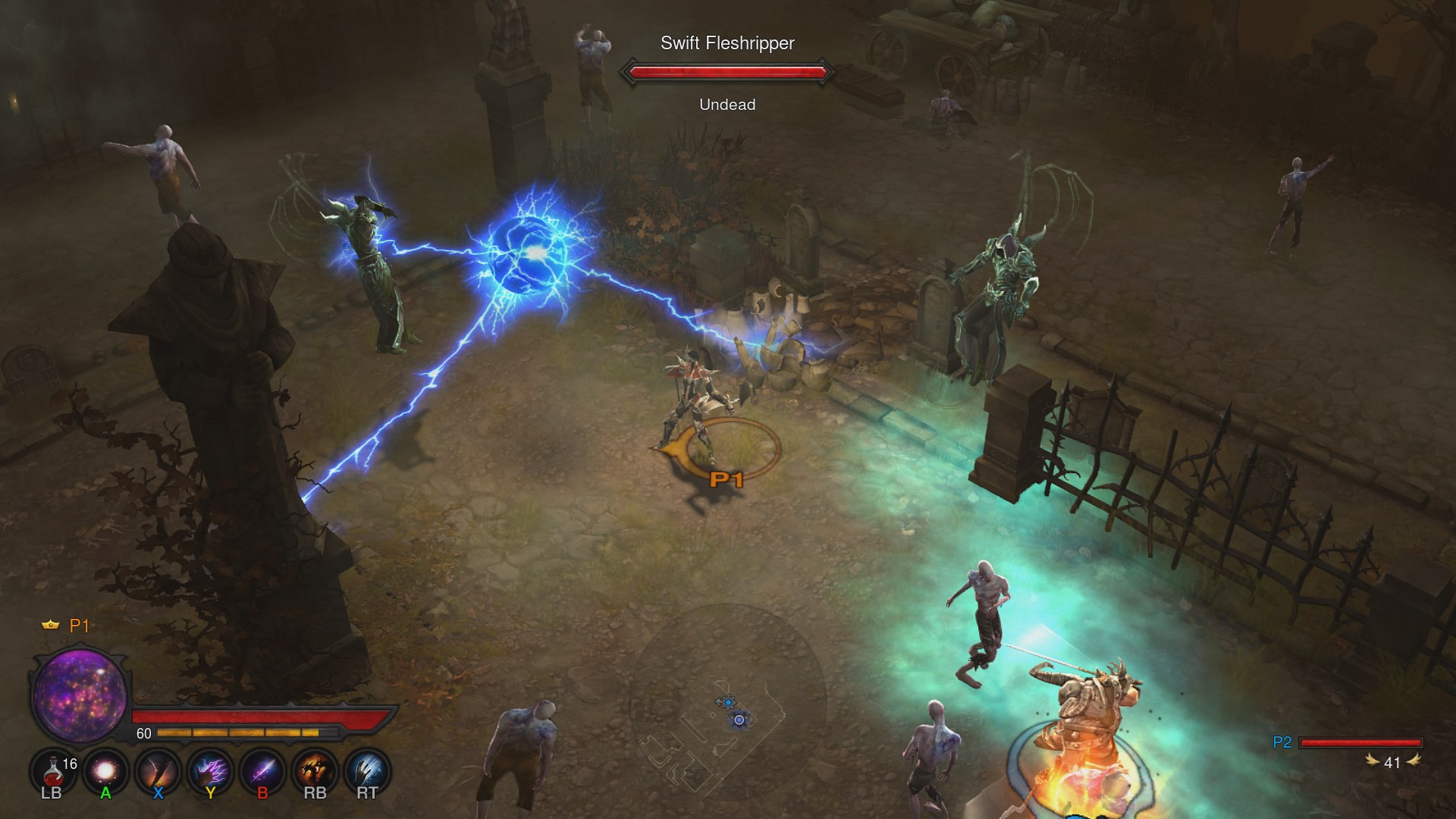Trigger the purple lightning hand skill

pos(210,772)
